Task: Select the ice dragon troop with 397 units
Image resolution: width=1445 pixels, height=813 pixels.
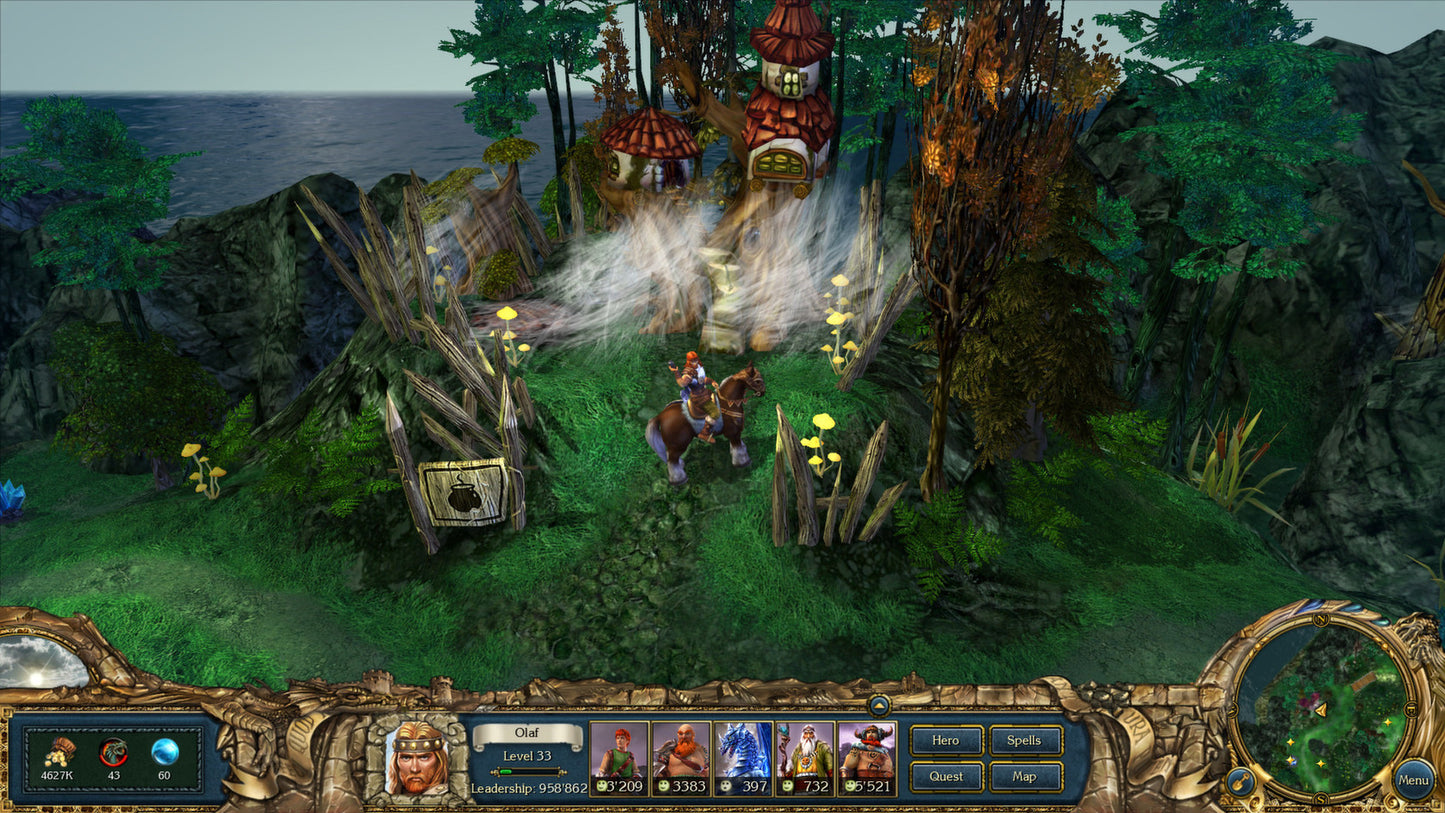Action: 744,753
